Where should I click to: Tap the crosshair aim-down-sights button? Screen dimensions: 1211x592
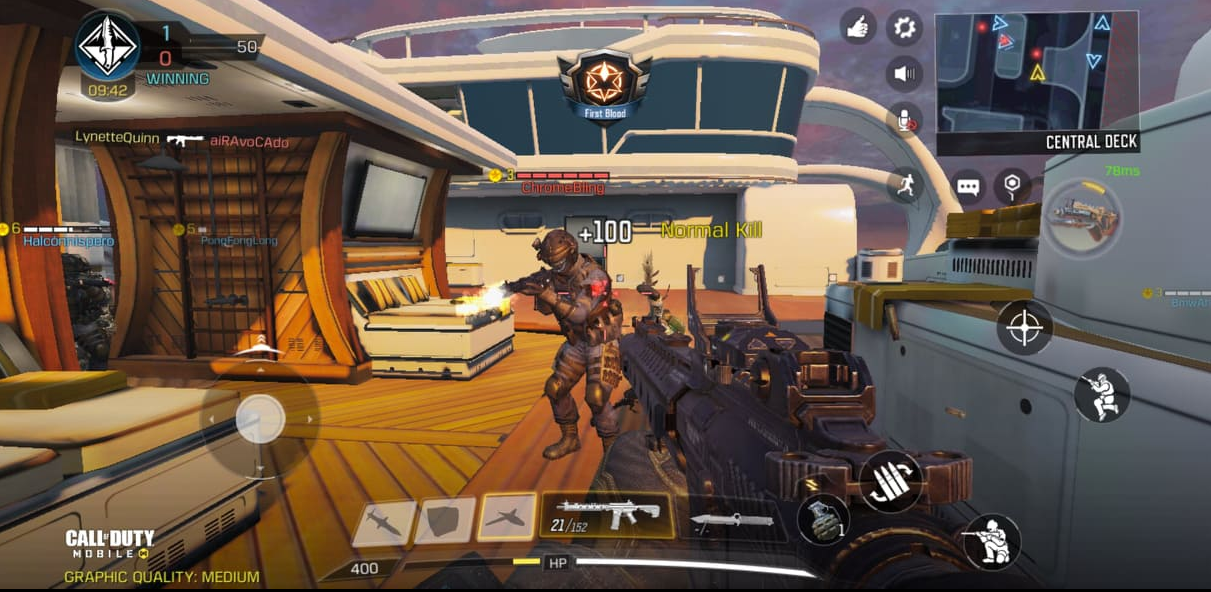[1025, 328]
